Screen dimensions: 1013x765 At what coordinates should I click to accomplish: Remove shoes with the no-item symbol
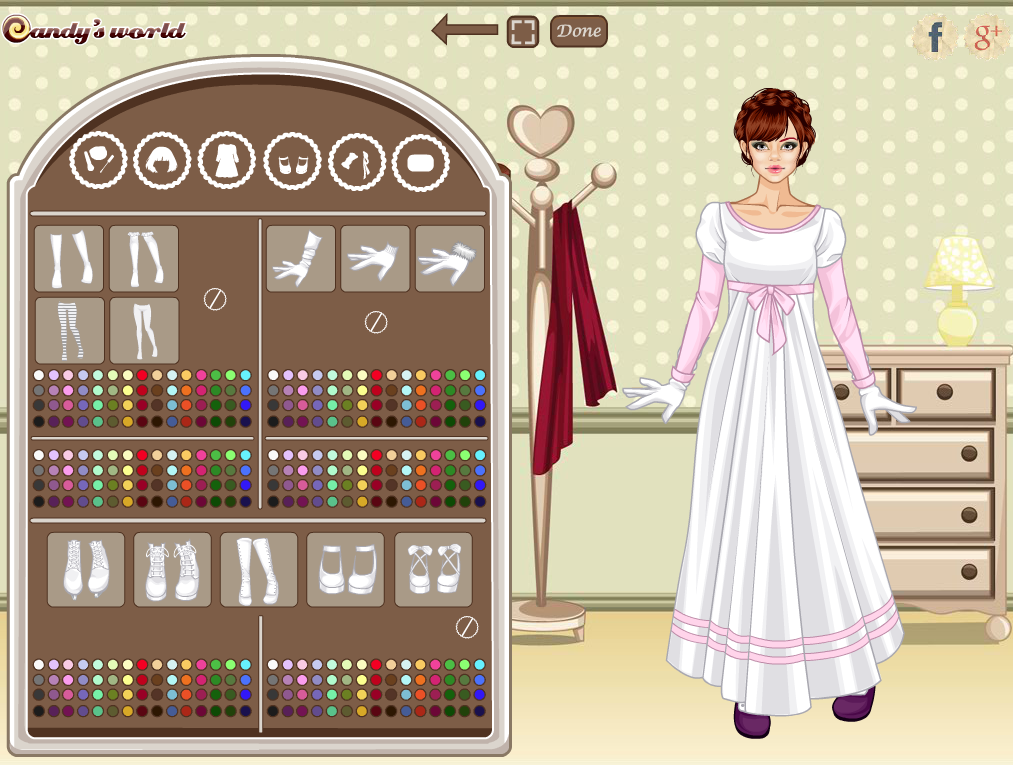(467, 627)
